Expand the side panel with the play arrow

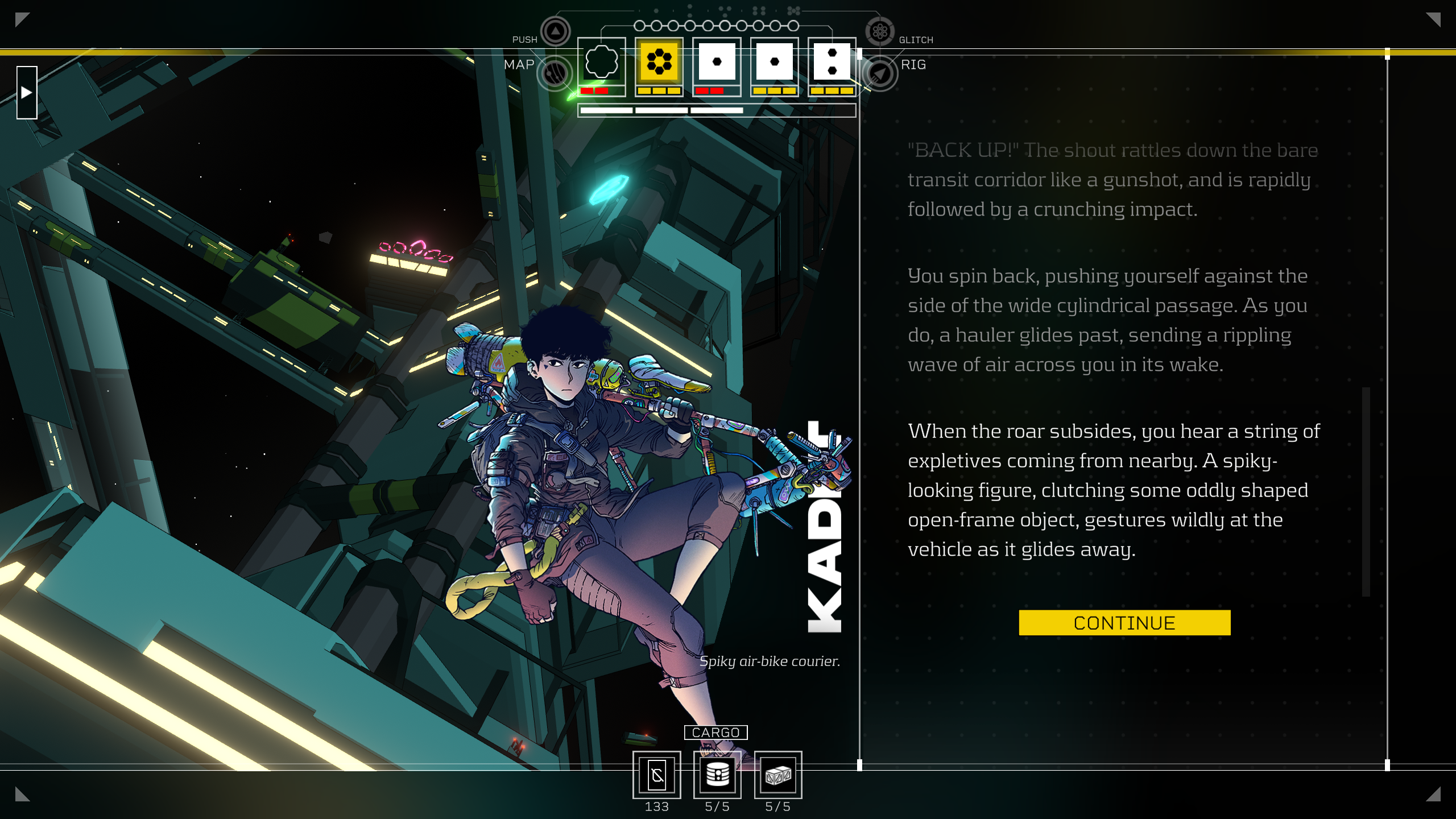(x=27, y=93)
